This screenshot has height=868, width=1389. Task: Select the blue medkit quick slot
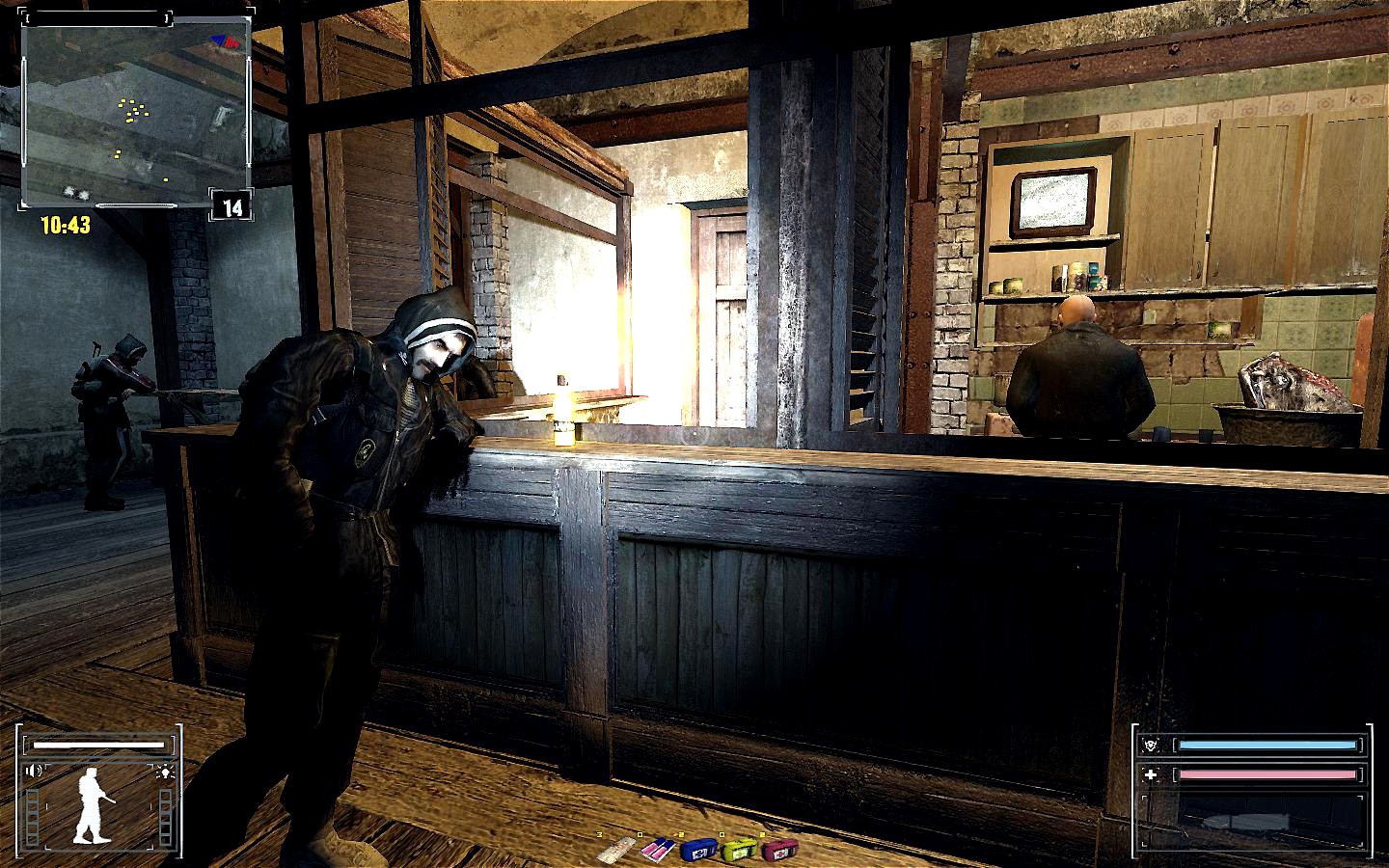click(x=697, y=850)
